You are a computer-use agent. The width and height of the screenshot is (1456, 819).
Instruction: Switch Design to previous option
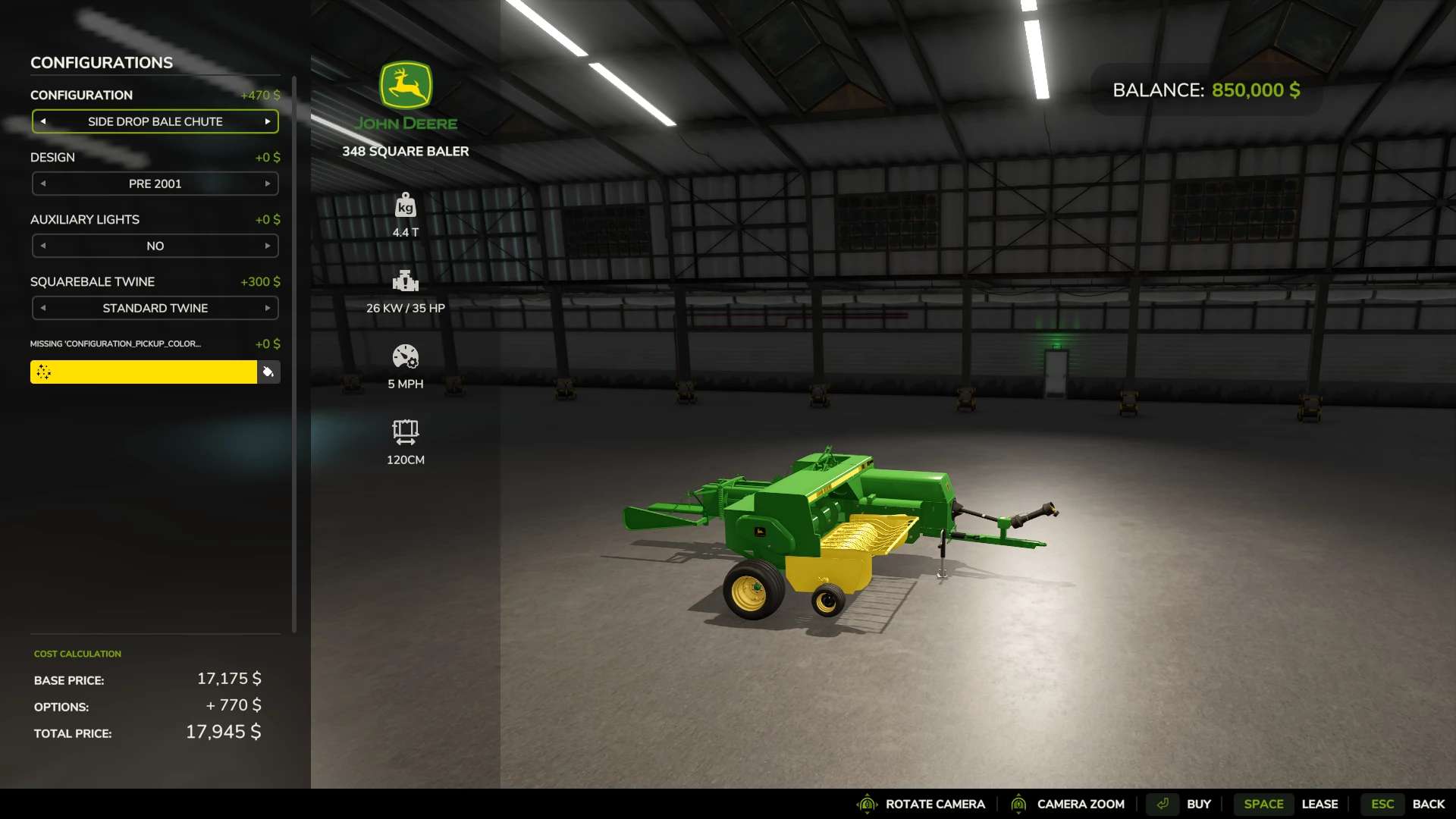coord(43,184)
